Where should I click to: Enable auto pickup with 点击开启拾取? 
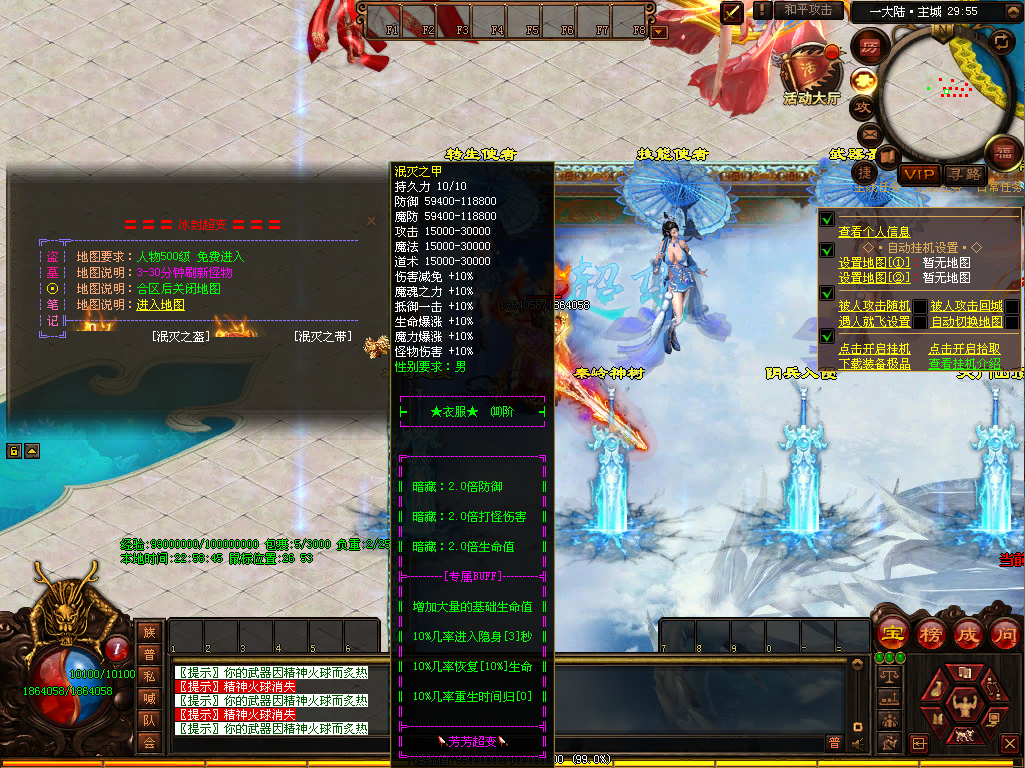point(964,349)
